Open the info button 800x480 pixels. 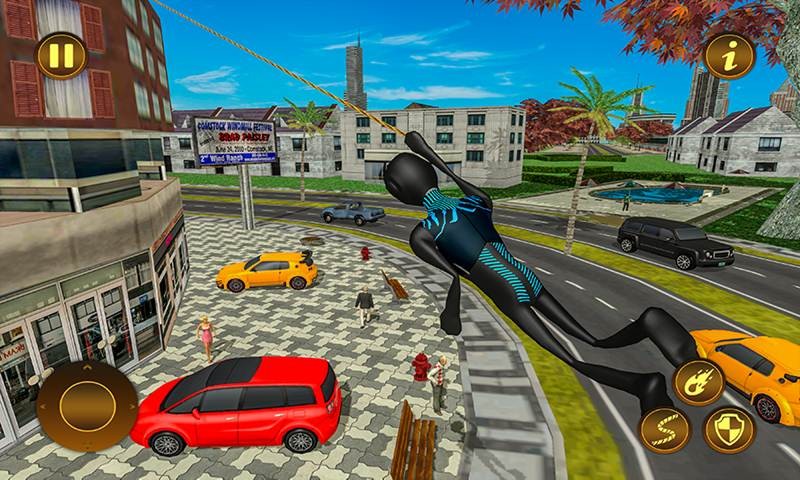coord(729,57)
